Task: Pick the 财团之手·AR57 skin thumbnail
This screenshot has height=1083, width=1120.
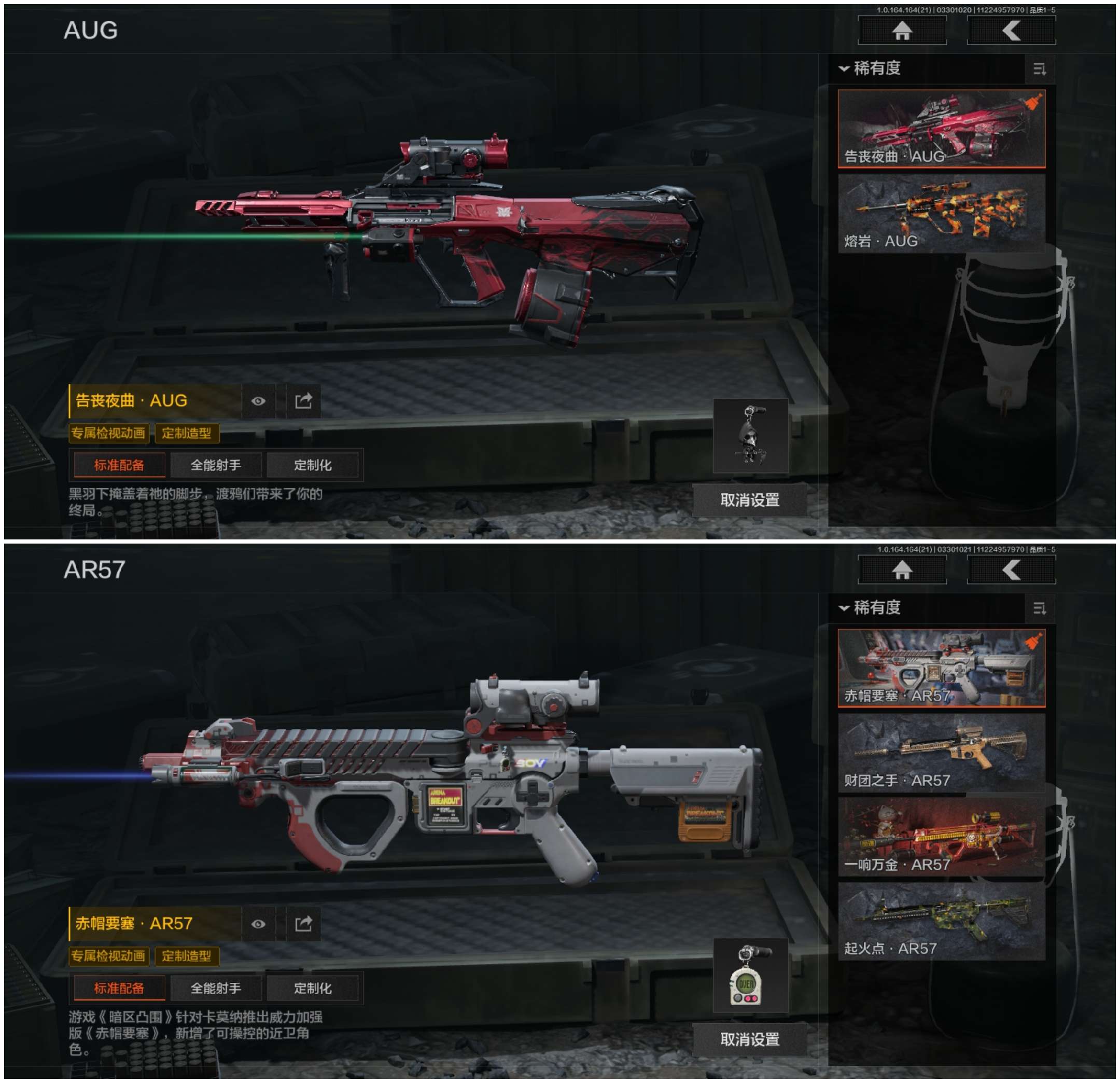Action: 941,752
